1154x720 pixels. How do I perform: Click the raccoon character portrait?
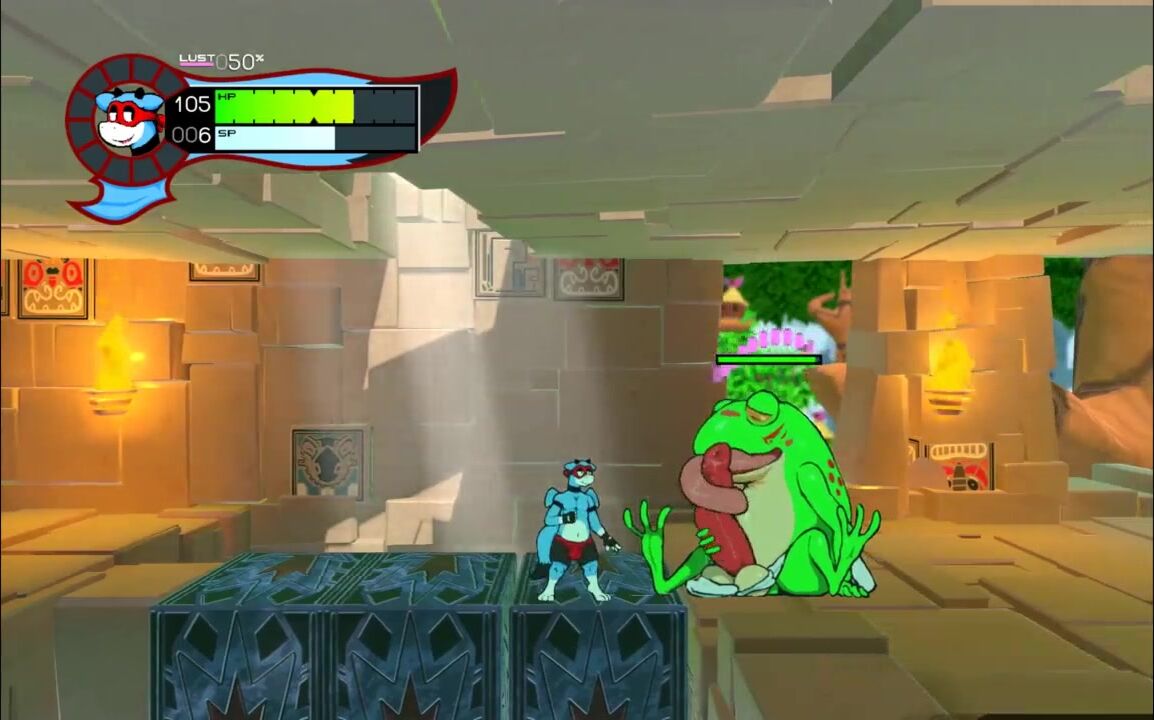point(129,119)
